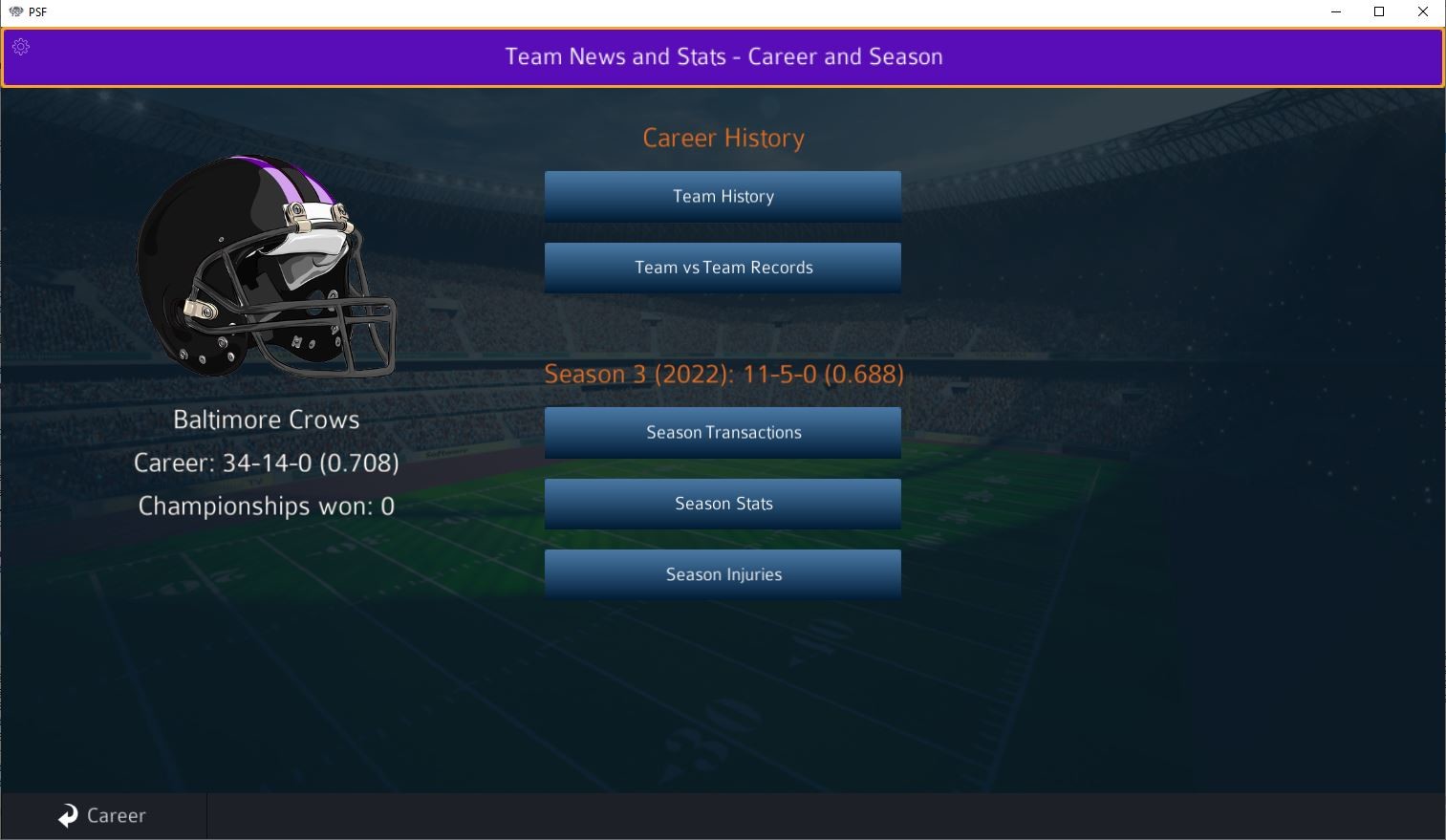The height and width of the screenshot is (840, 1446).
Task: View Season Stats
Action: 723,504
